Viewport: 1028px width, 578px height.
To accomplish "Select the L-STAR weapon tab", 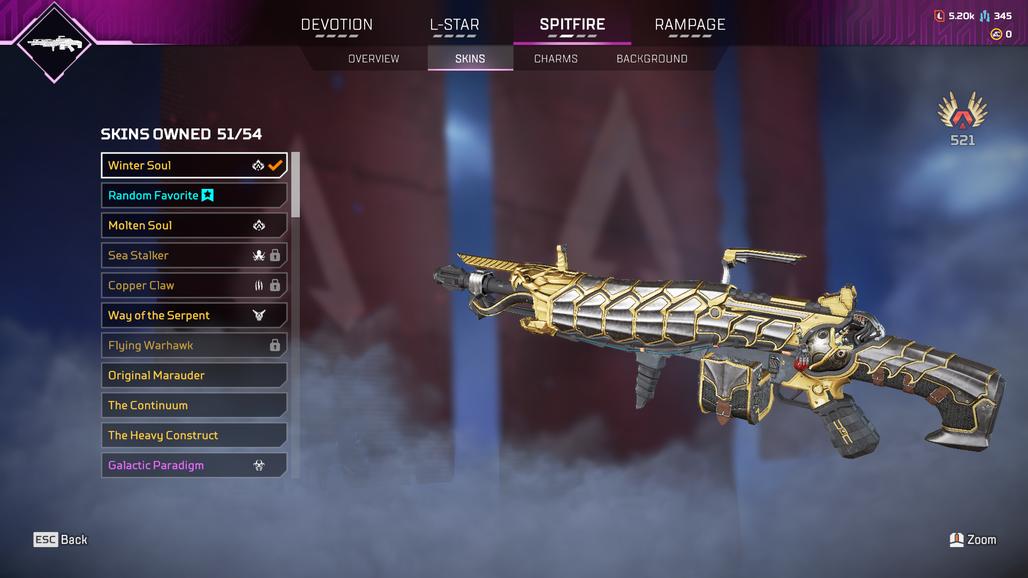I will coord(454,25).
